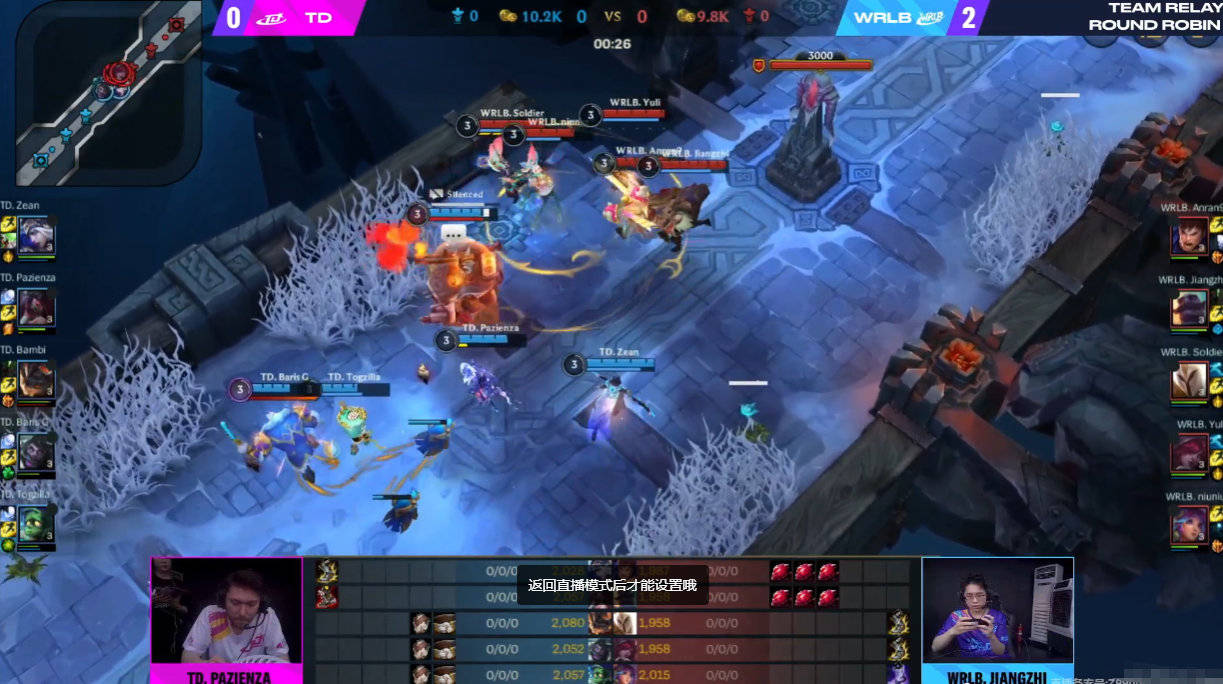Click the minimap in the corner

point(108,91)
